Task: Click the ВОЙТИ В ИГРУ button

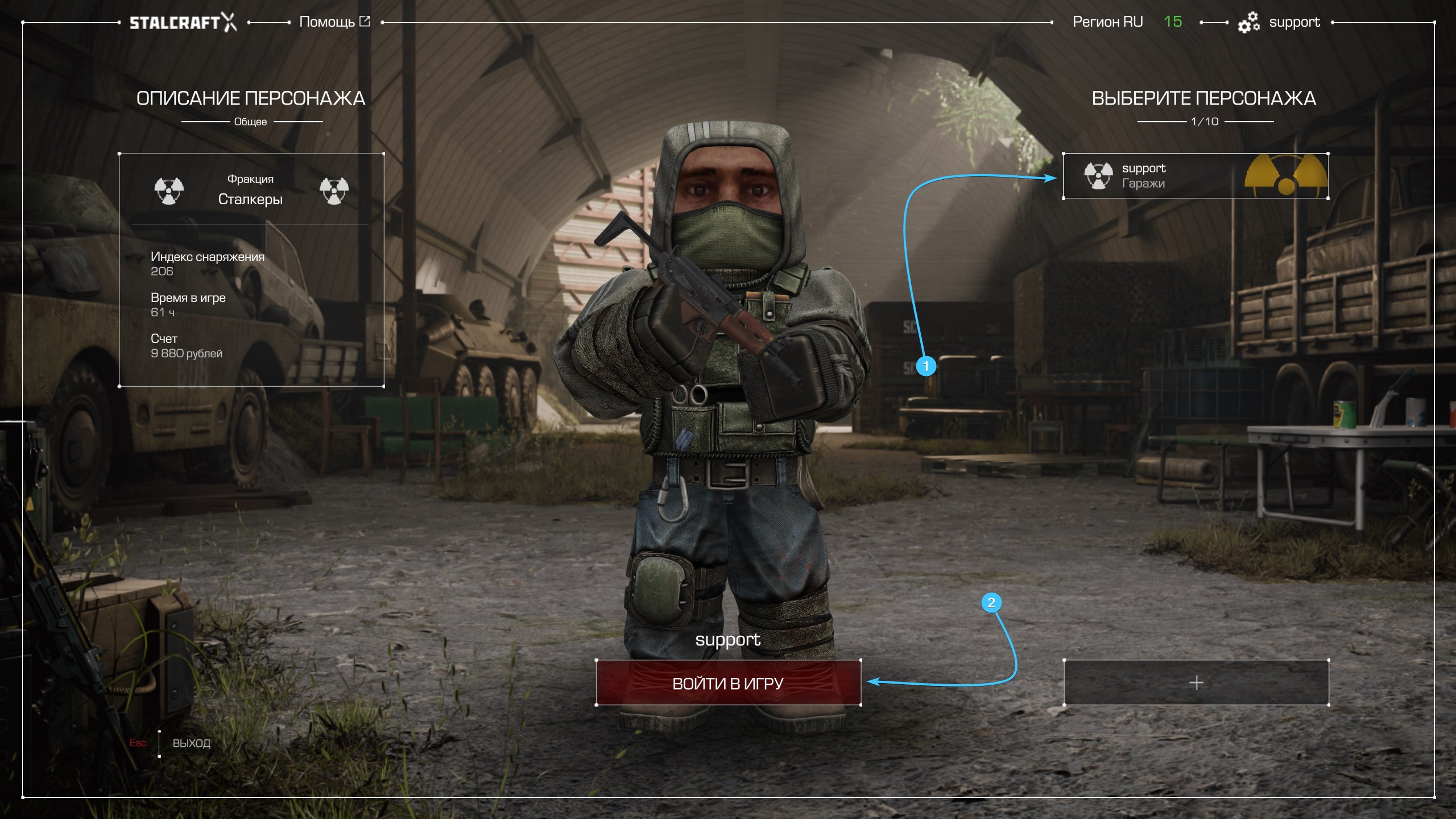Action: point(728,683)
